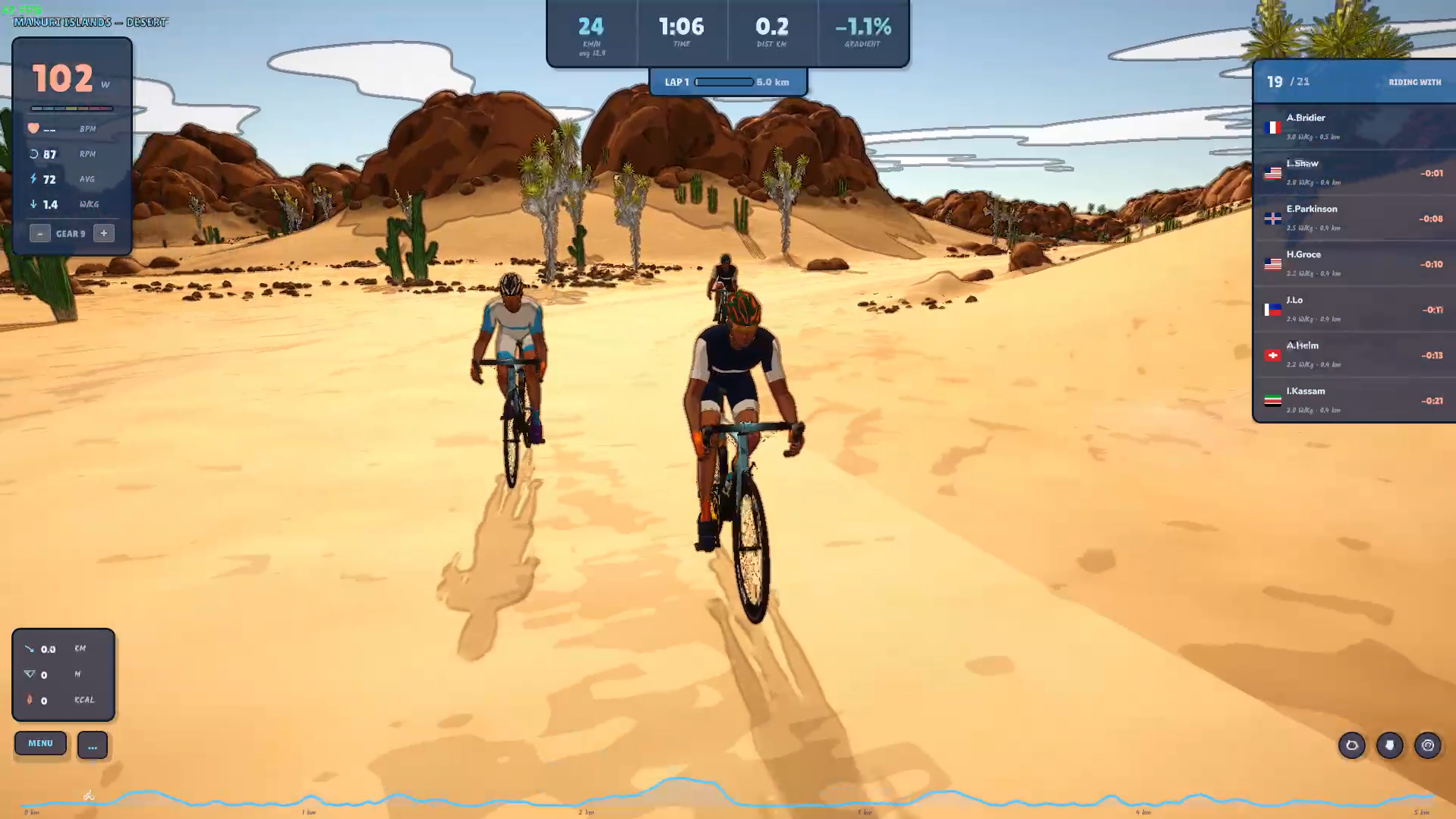This screenshot has width=1456, height=819.
Task: Click the Lap 1 progress bar
Action: [725, 82]
